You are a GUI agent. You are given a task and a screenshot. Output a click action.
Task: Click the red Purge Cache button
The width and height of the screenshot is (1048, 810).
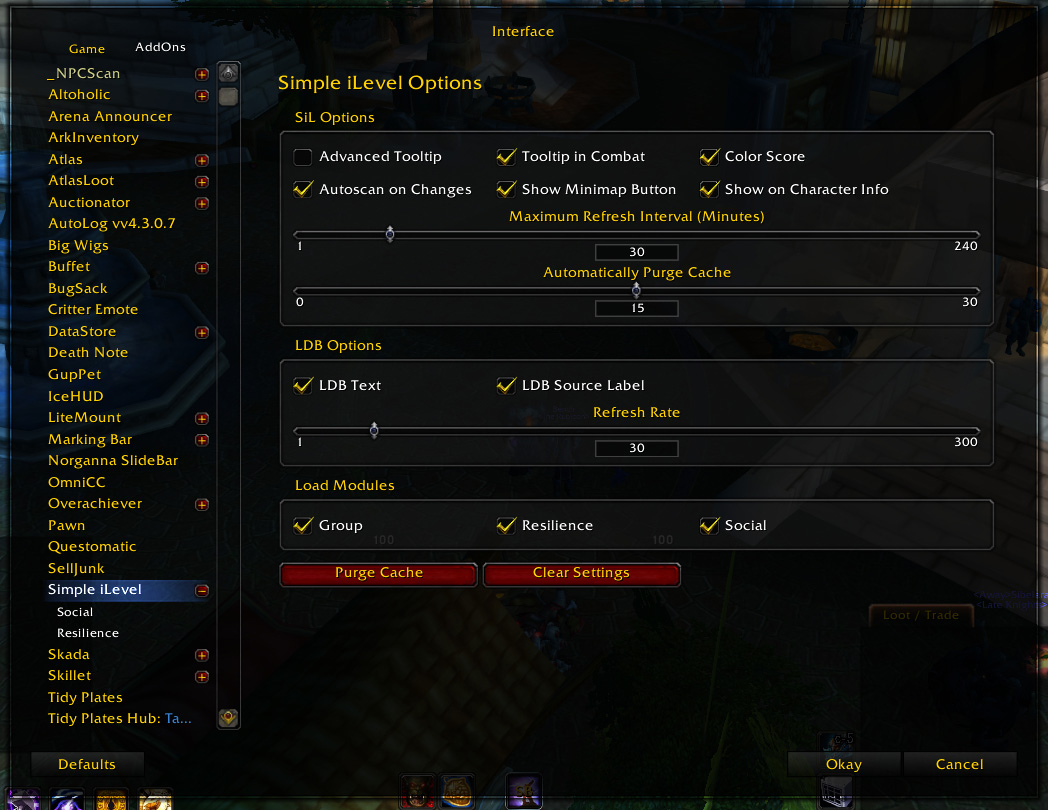point(379,573)
